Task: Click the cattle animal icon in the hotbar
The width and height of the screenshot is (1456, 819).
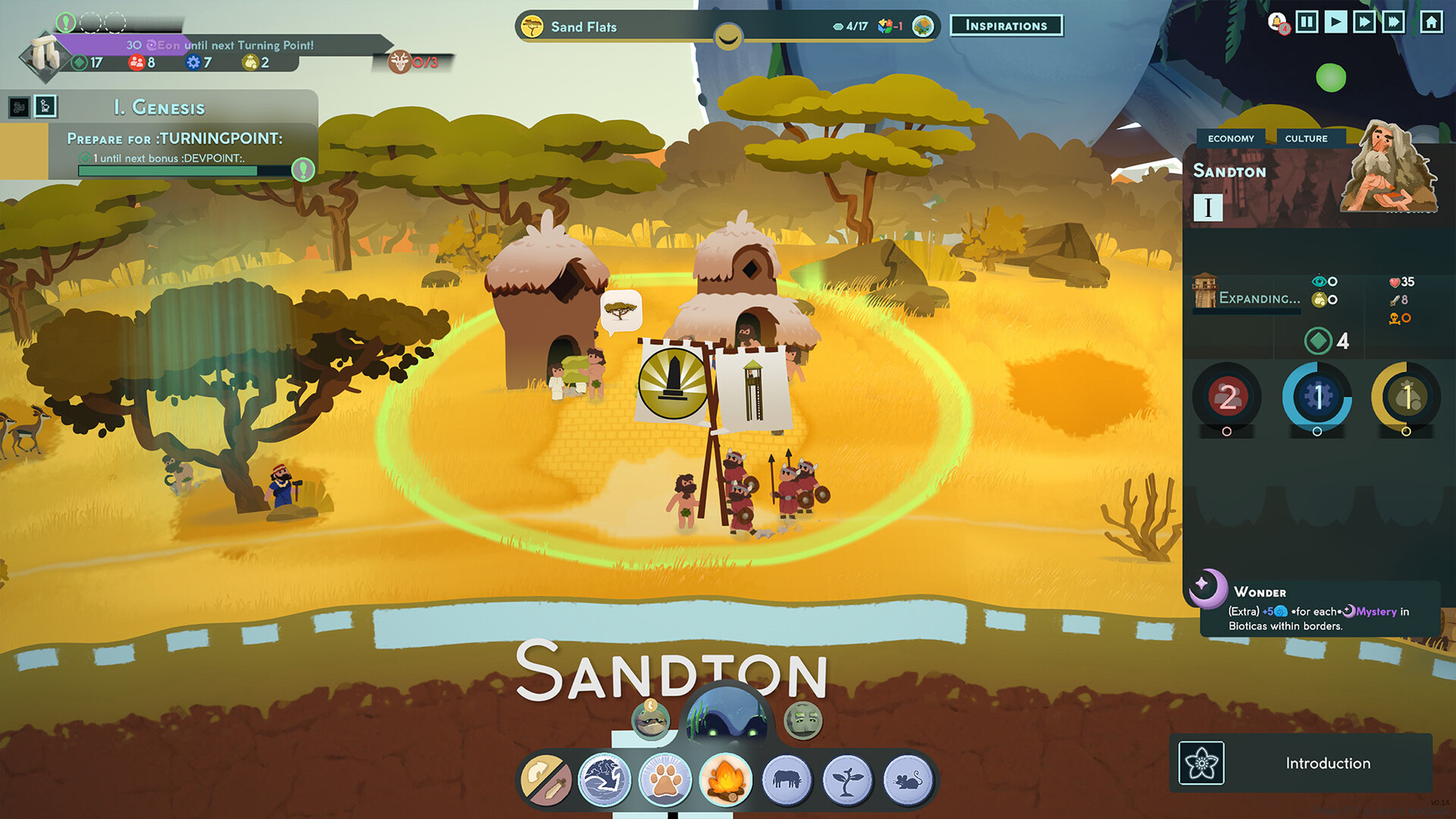Action: pos(787,779)
